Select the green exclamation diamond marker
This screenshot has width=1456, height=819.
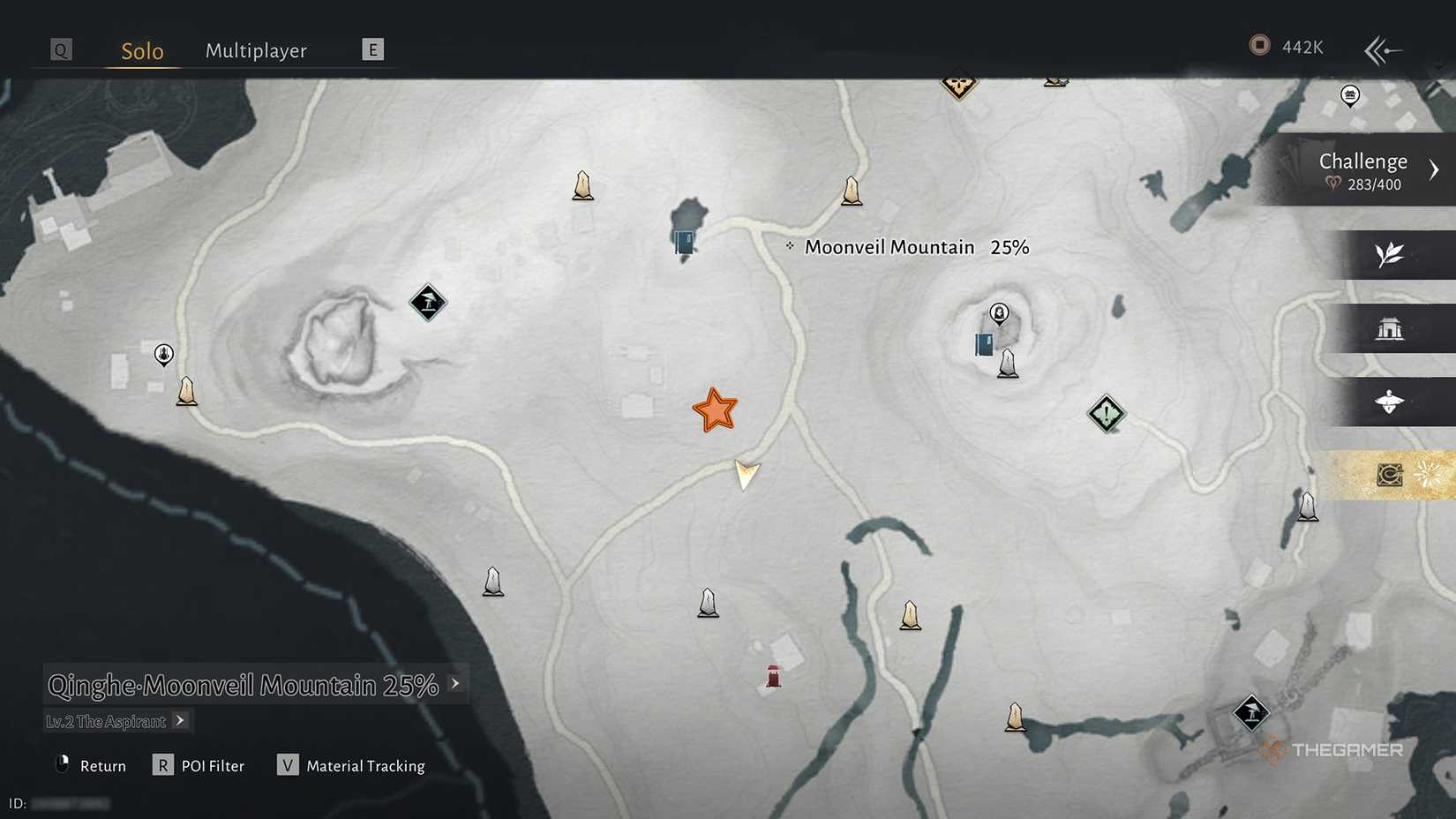1107,413
